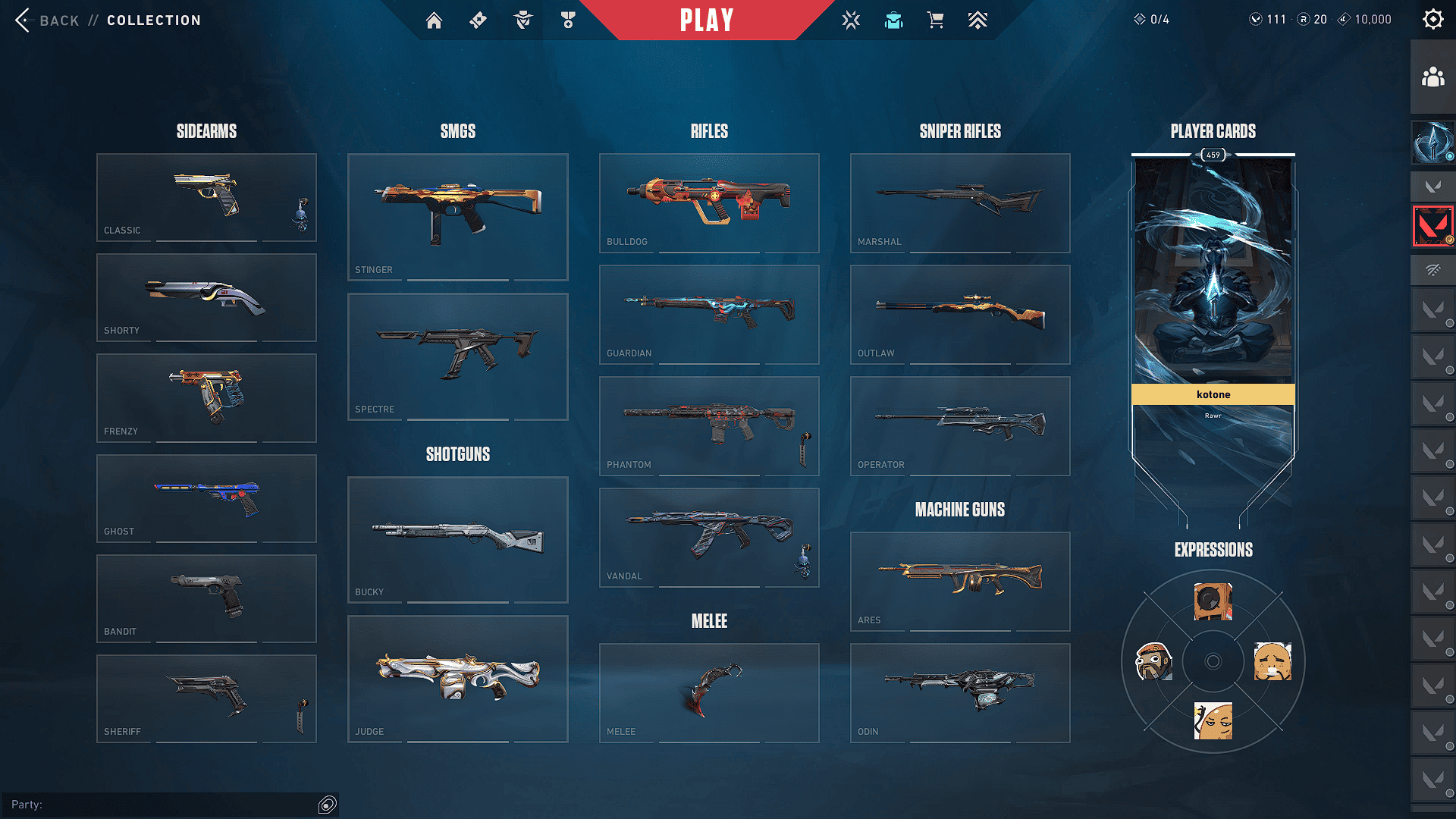Open the Operator sniper slot
Screen dimensions: 1456x819
coord(960,425)
